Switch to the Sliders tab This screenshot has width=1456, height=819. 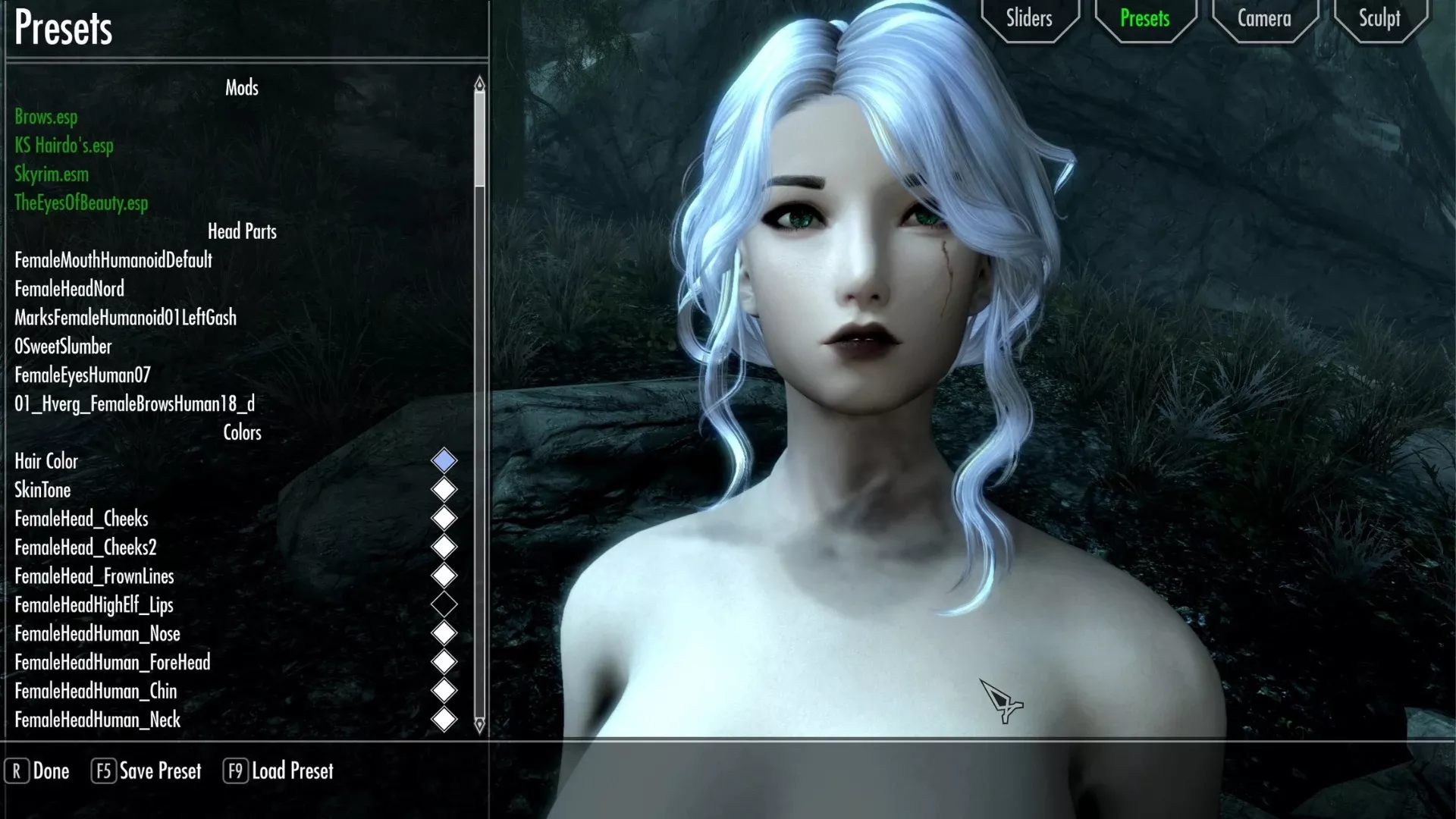[1029, 18]
